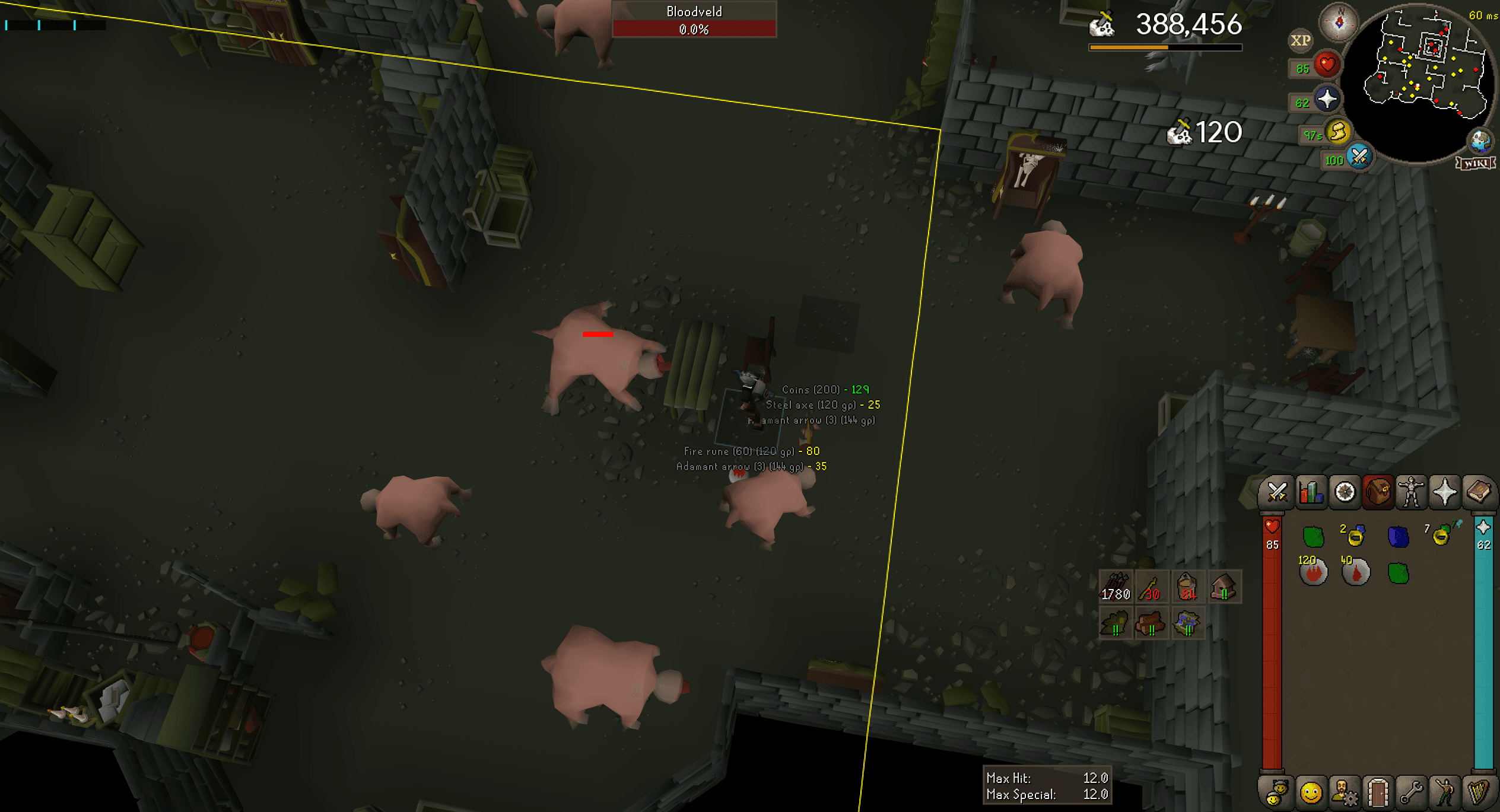Toggle the XP drops button
Image resolution: width=1500 pixels, height=812 pixels.
[x=1300, y=40]
